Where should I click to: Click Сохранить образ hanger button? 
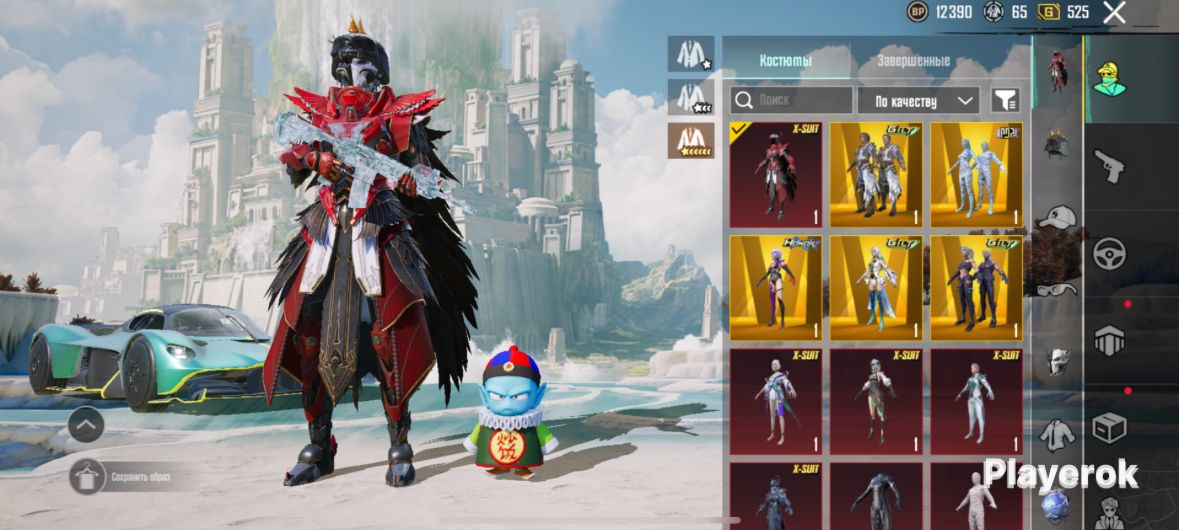pyautogui.click(x=86, y=476)
